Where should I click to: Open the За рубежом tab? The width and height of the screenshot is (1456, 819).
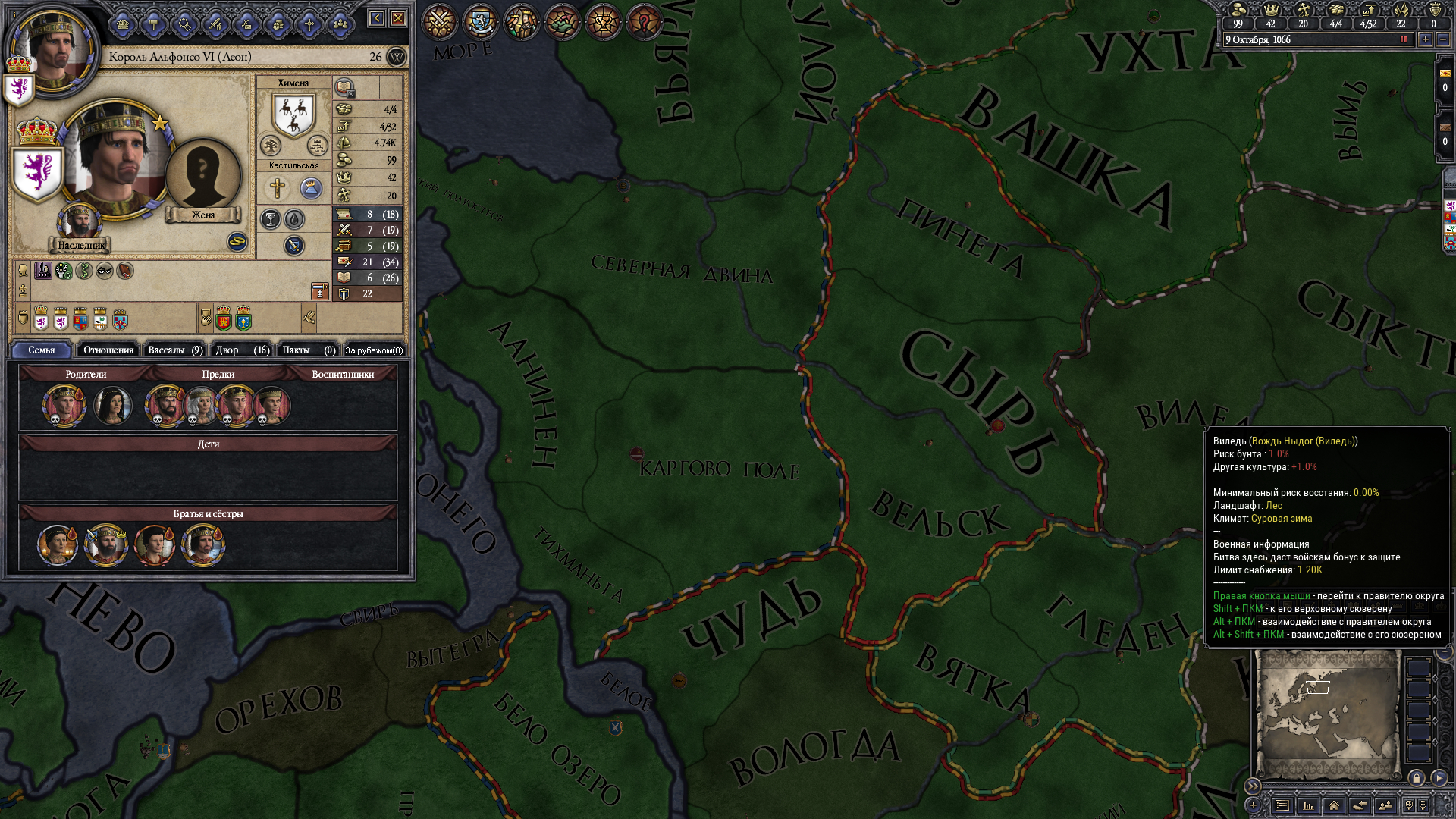tap(374, 350)
